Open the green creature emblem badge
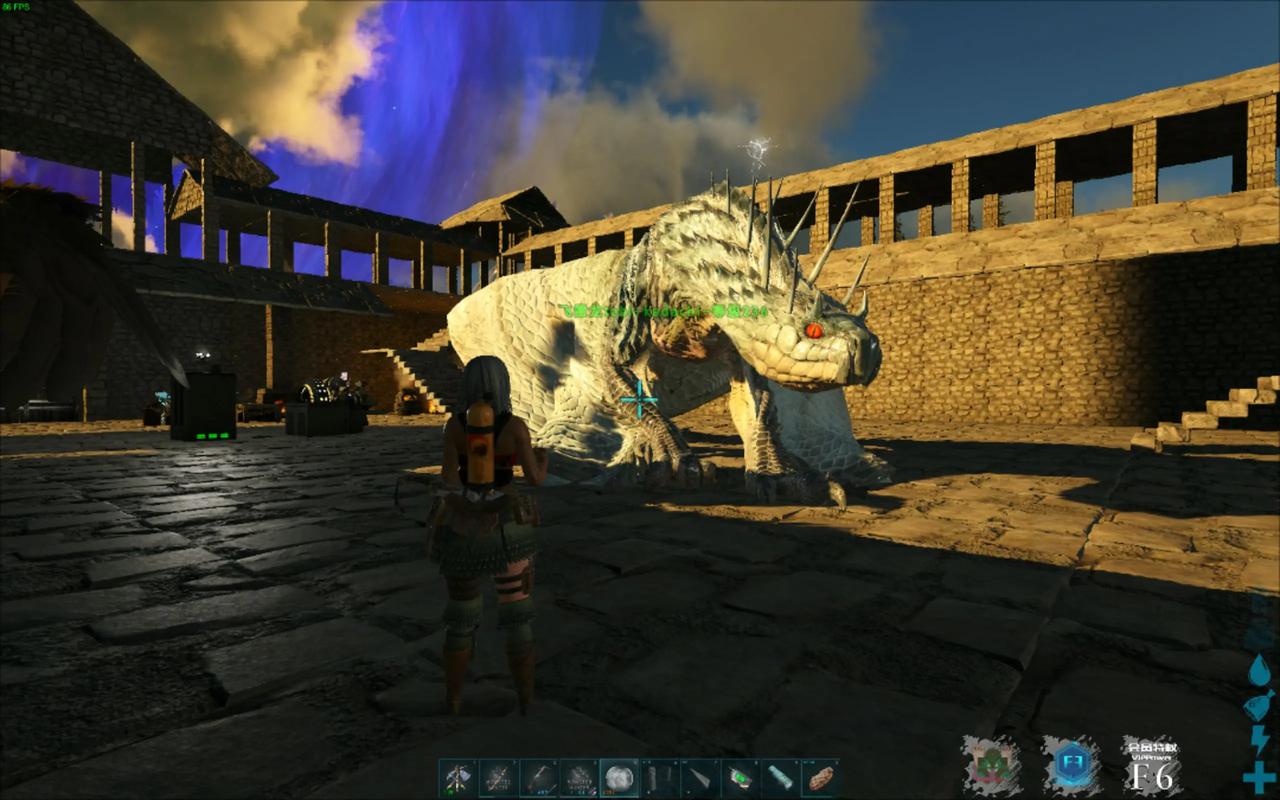1280x800 pixels. pyautogui.click(x=991, y=766)
